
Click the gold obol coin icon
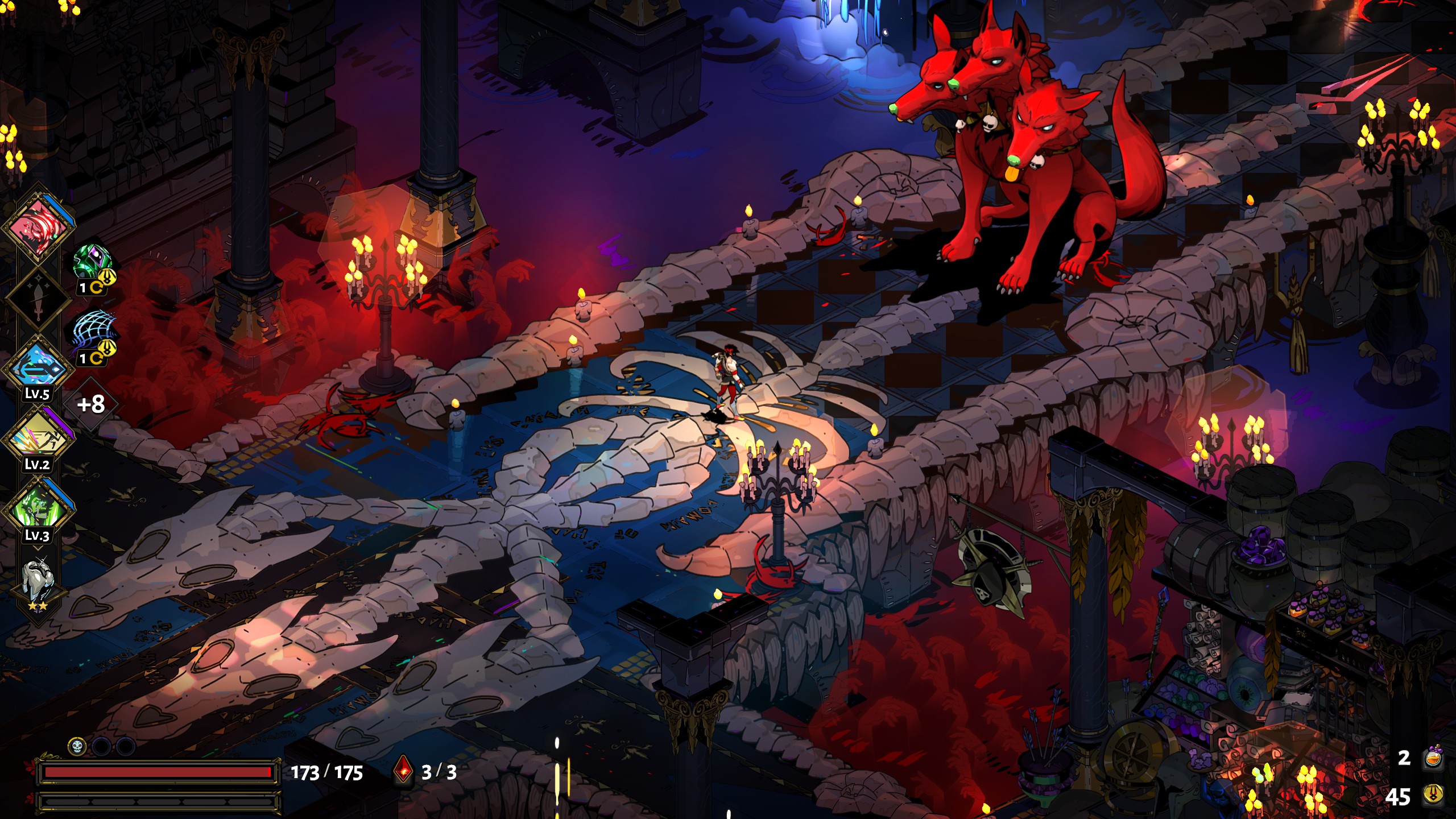tap(1433, 795)
